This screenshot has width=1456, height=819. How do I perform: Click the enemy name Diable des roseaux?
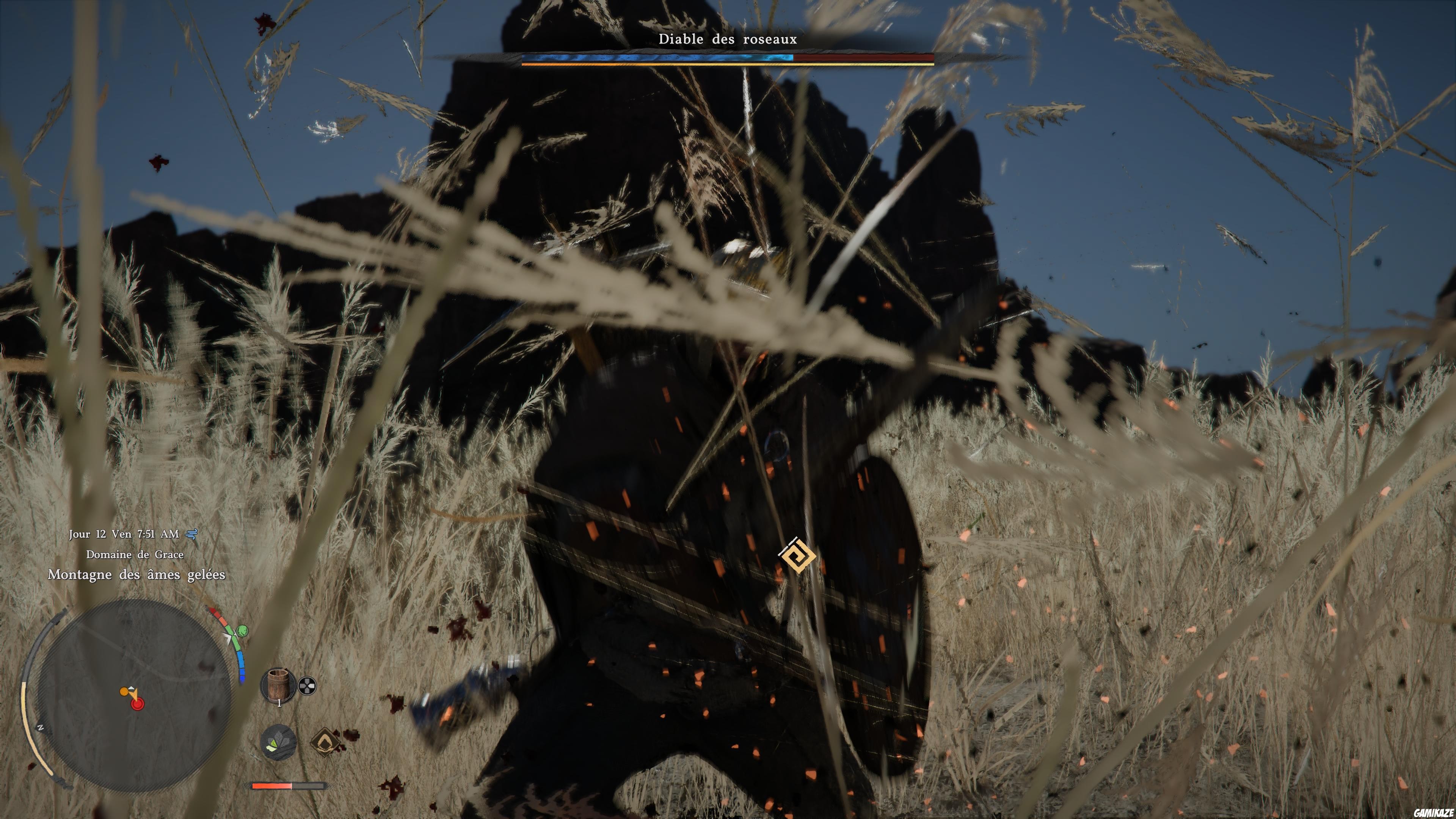pyautogui.click(x=728, y=39)
